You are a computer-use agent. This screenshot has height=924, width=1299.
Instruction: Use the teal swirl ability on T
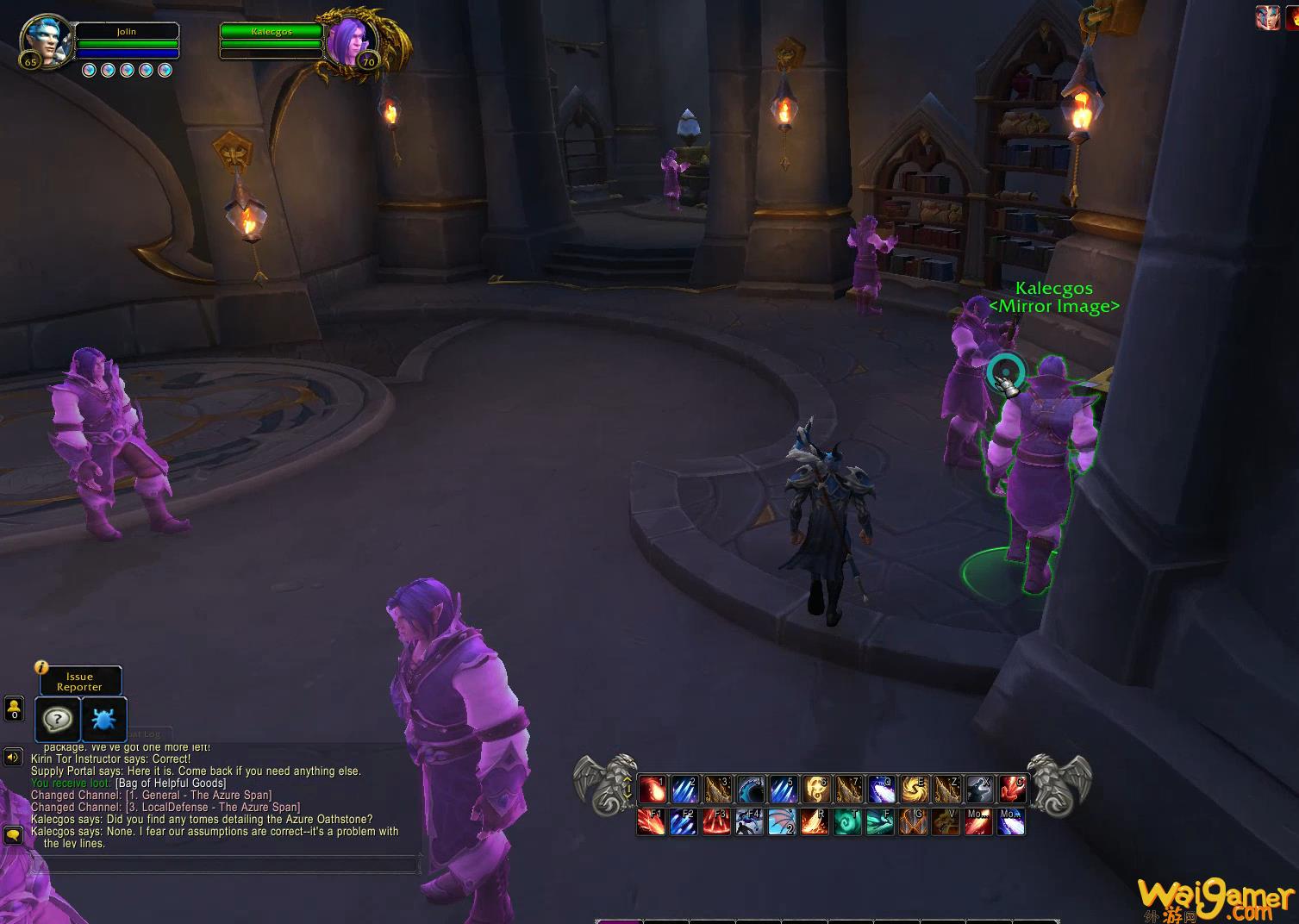click(x=848, y=821)
